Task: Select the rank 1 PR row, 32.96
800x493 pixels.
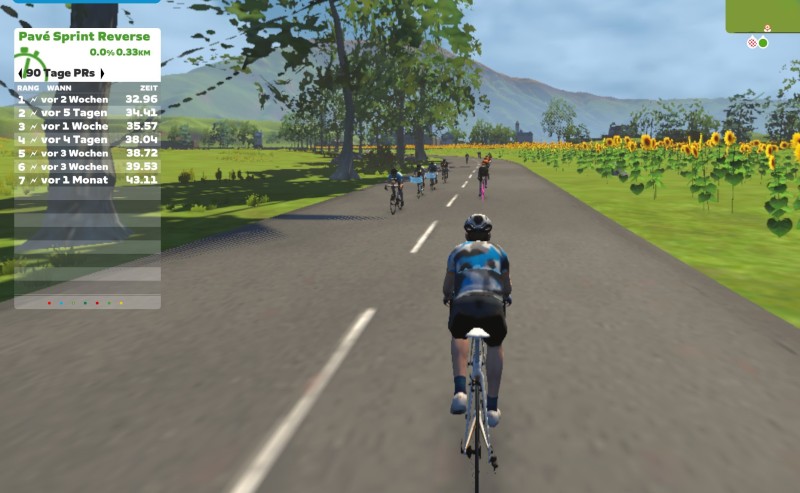Action: point(87,100)
